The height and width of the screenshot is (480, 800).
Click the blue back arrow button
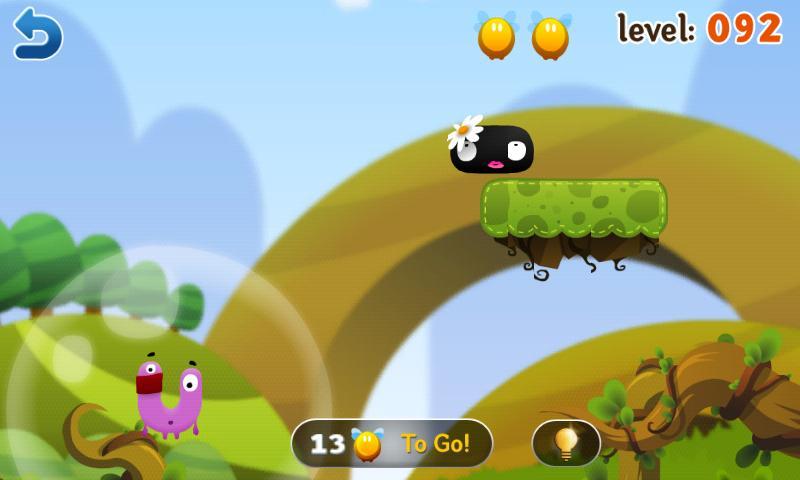pos(38,33)
